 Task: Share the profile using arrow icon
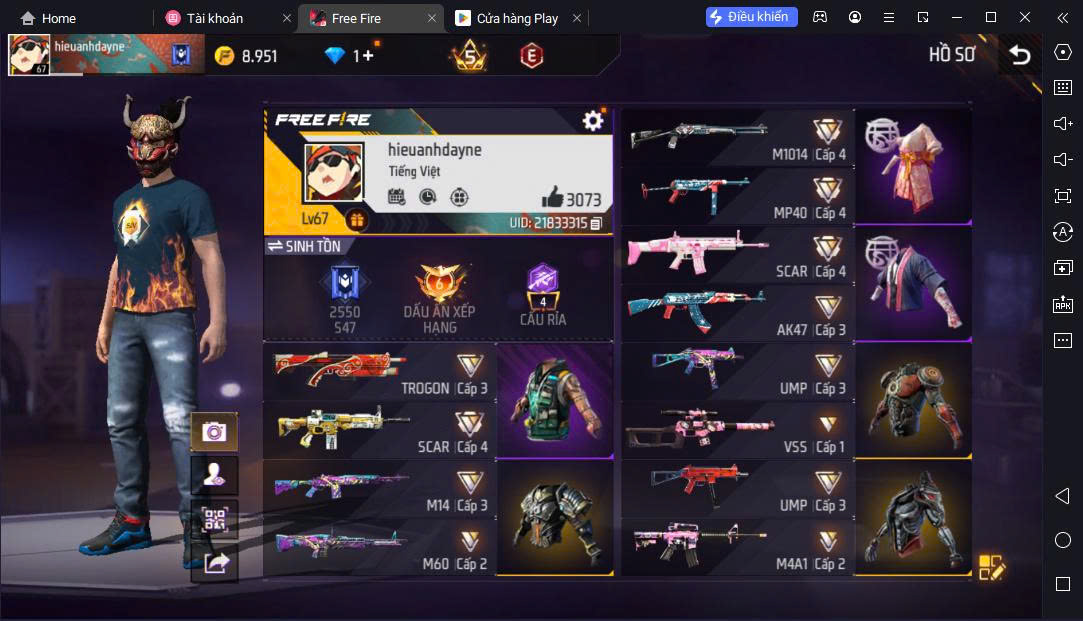(214, 563)
